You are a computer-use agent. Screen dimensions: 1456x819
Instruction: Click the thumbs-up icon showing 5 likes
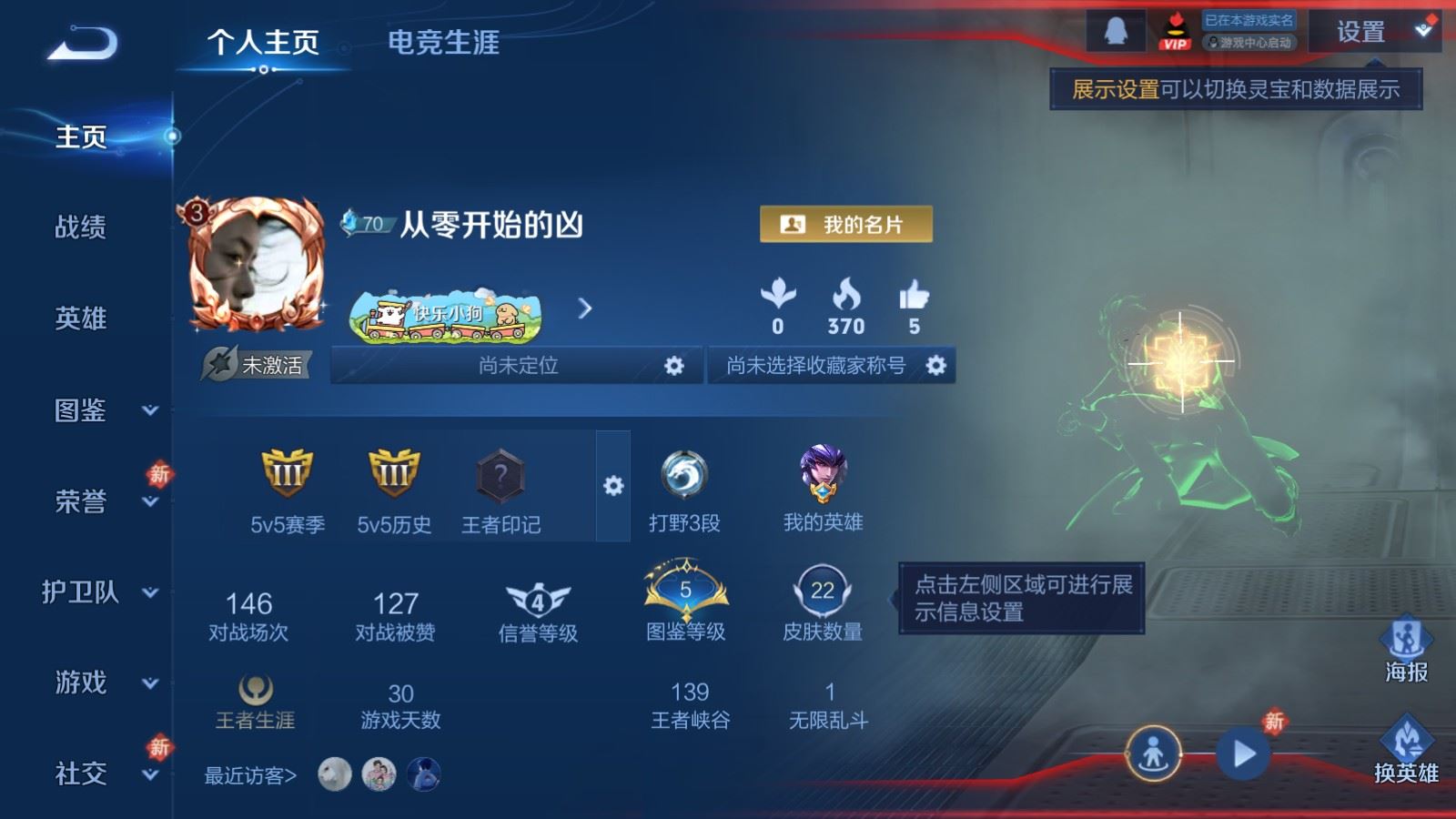(915, 296)
